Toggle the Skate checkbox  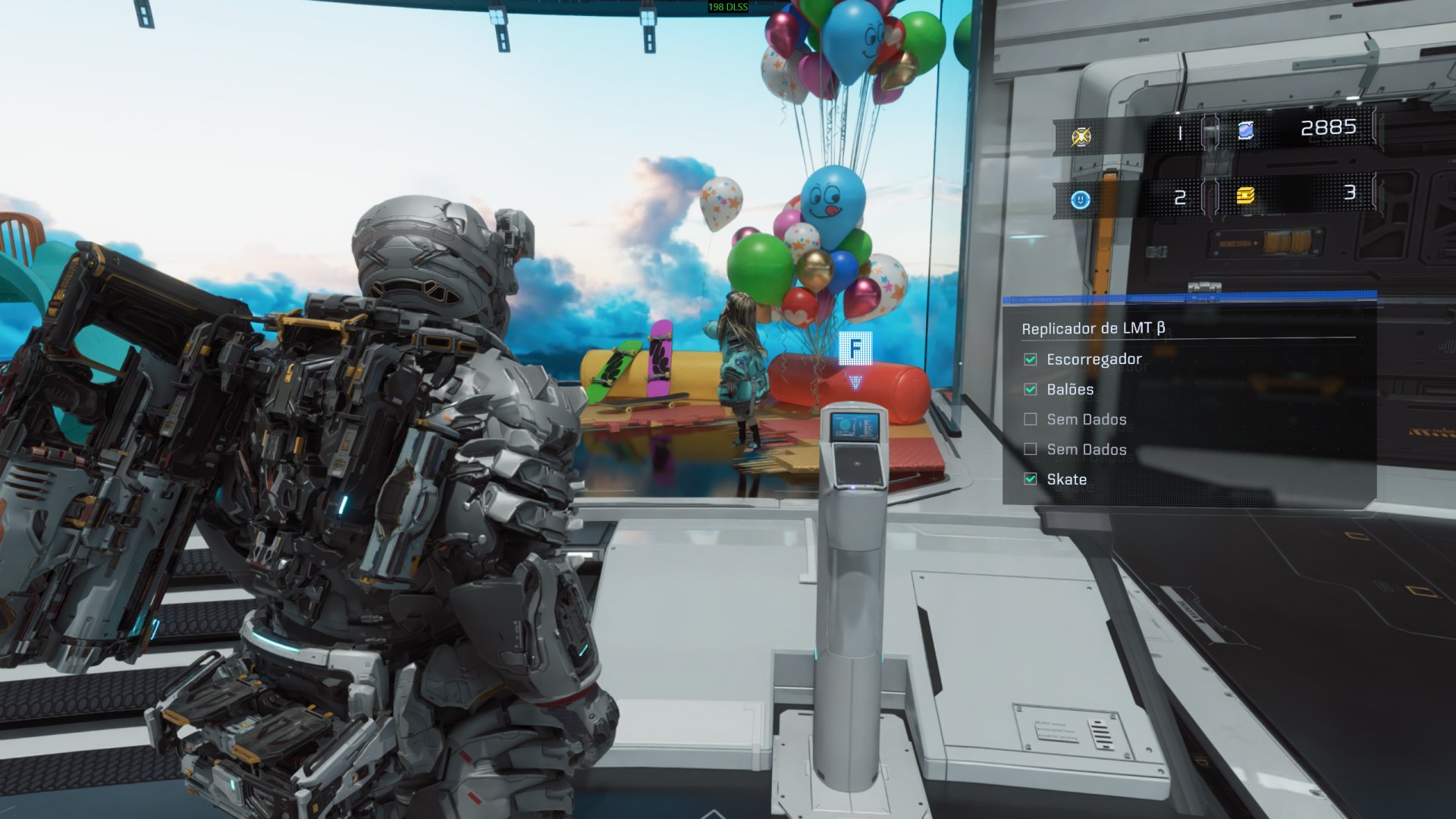tap(1031, 479)
